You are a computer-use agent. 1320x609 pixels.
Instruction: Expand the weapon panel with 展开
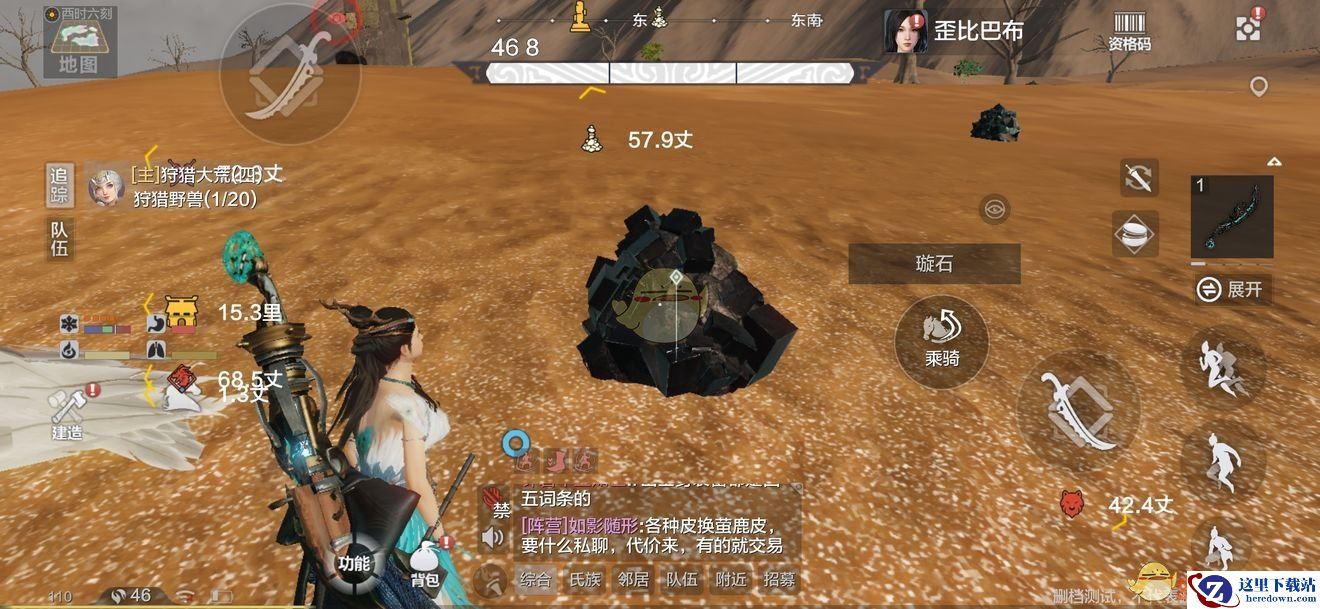tap(1233, 290)
